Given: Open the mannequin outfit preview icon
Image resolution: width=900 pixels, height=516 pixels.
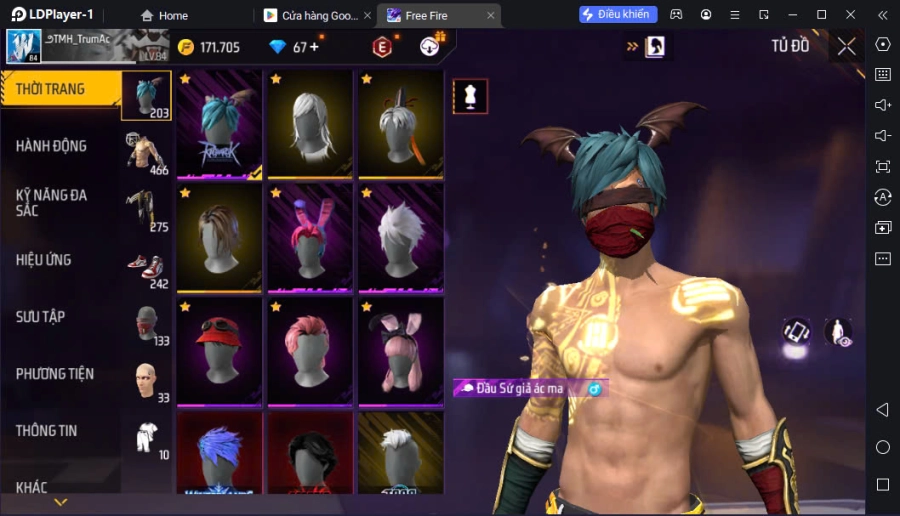Looking at the screenshot, I should [470, 96].
